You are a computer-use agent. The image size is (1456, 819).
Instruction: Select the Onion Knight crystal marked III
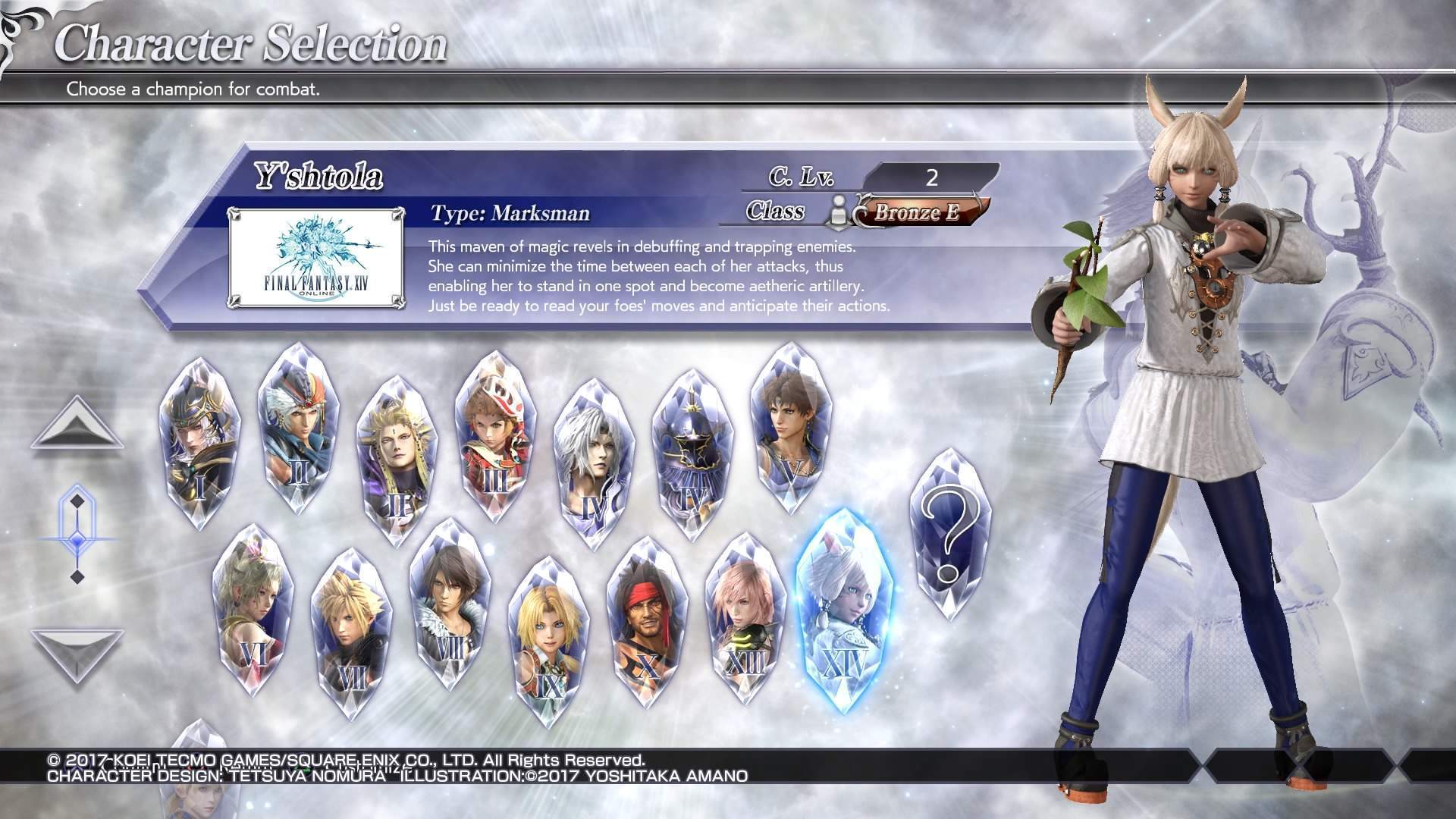click(494, 438)
